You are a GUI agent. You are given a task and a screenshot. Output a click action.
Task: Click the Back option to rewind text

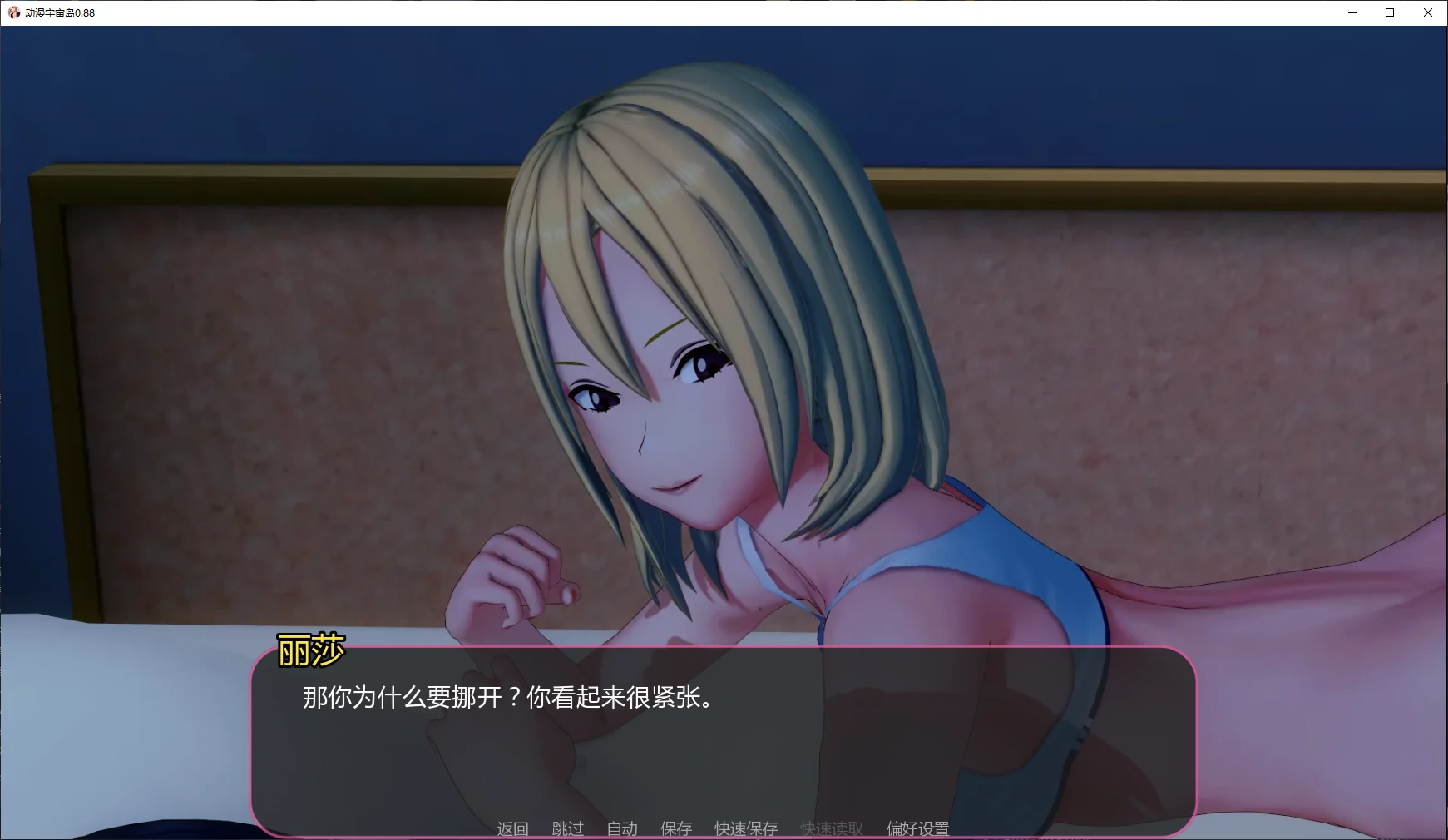[x=512, y=828]
